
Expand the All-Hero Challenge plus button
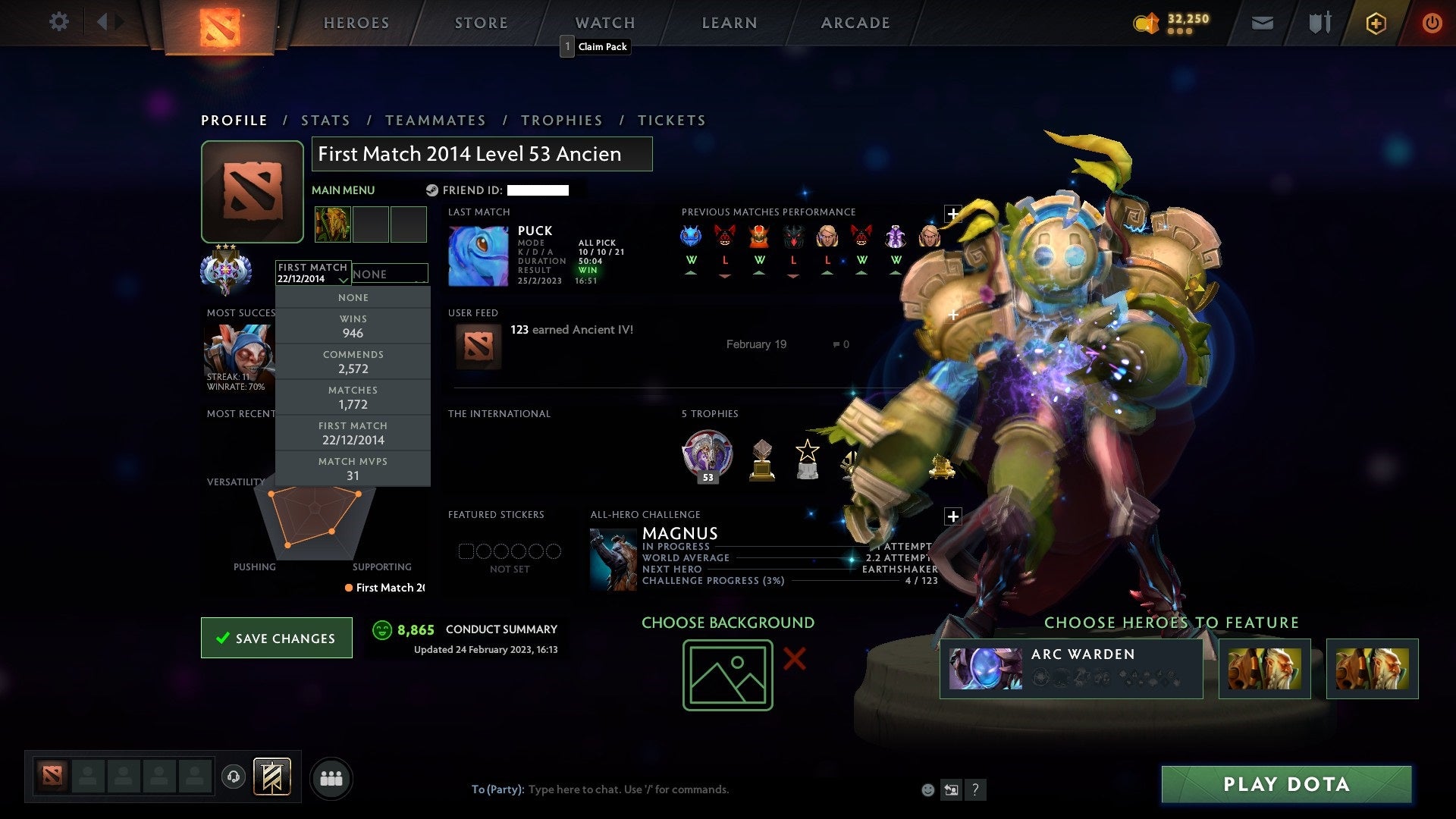[952, 516]
